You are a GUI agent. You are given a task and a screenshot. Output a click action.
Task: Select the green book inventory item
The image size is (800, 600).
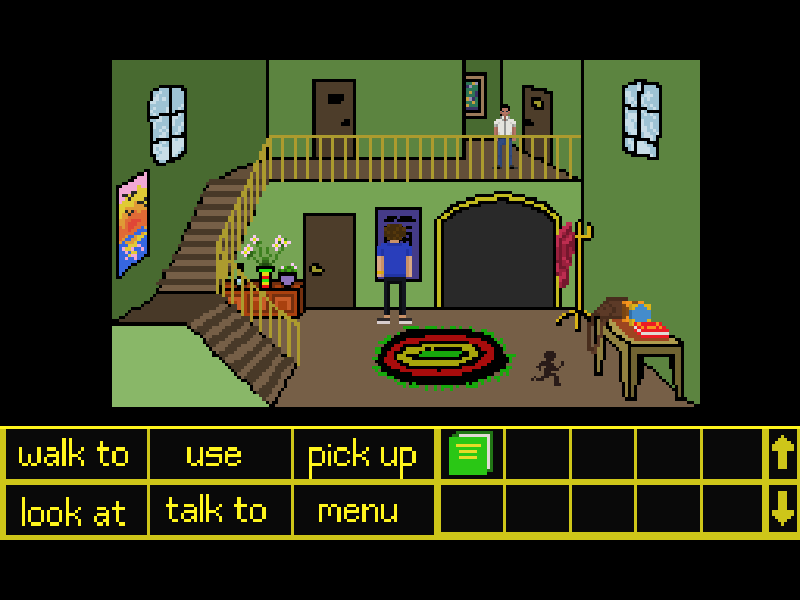(x=471, y=454)
